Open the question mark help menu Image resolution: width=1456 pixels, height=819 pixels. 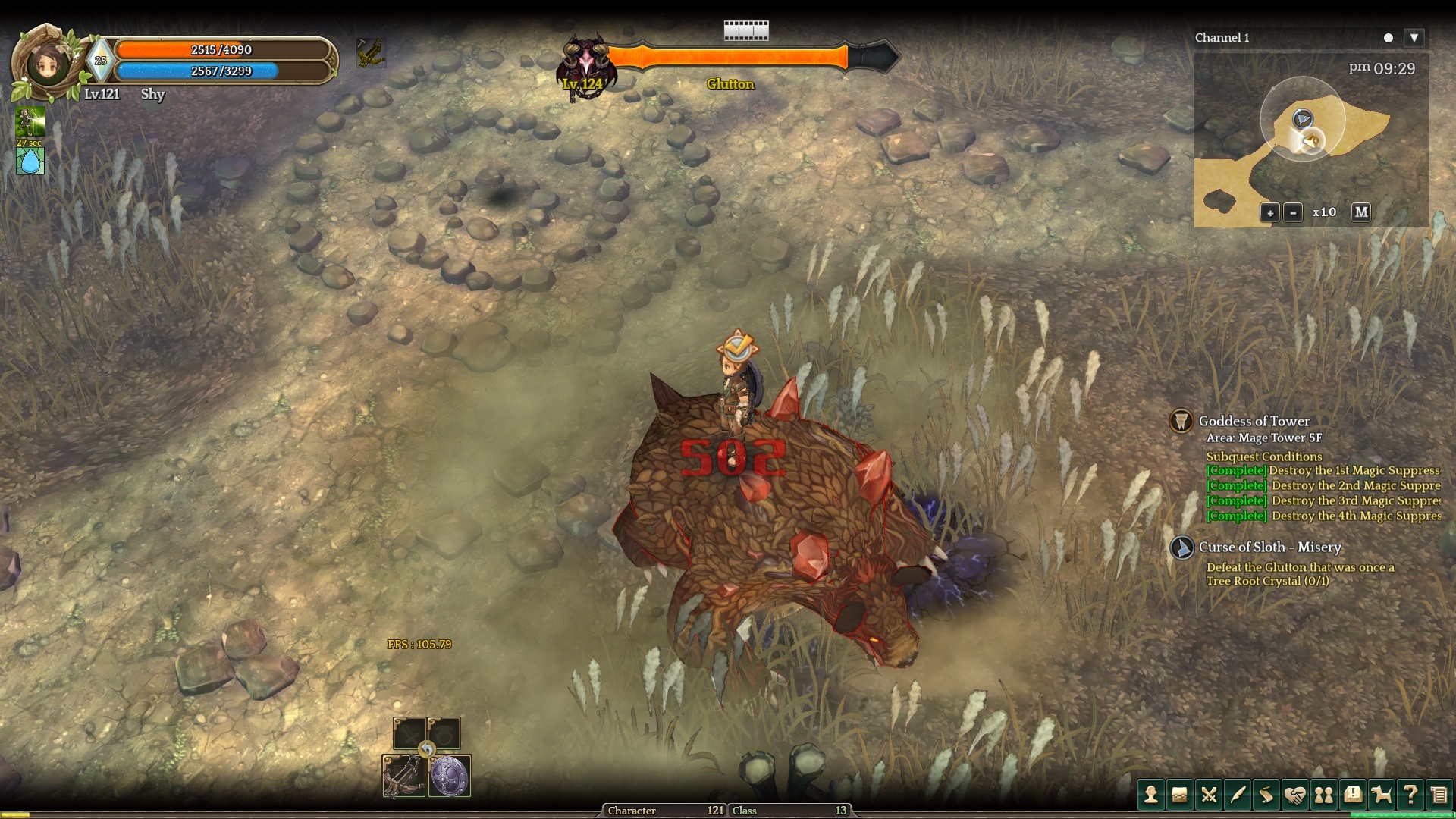(1410, 795)
